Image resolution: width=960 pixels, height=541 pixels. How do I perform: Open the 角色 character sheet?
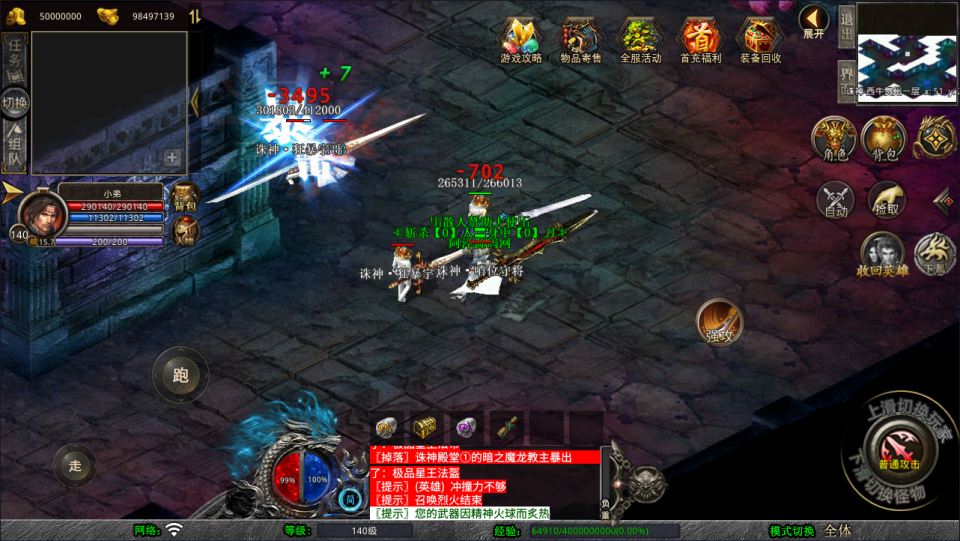[x=834, y=139]
